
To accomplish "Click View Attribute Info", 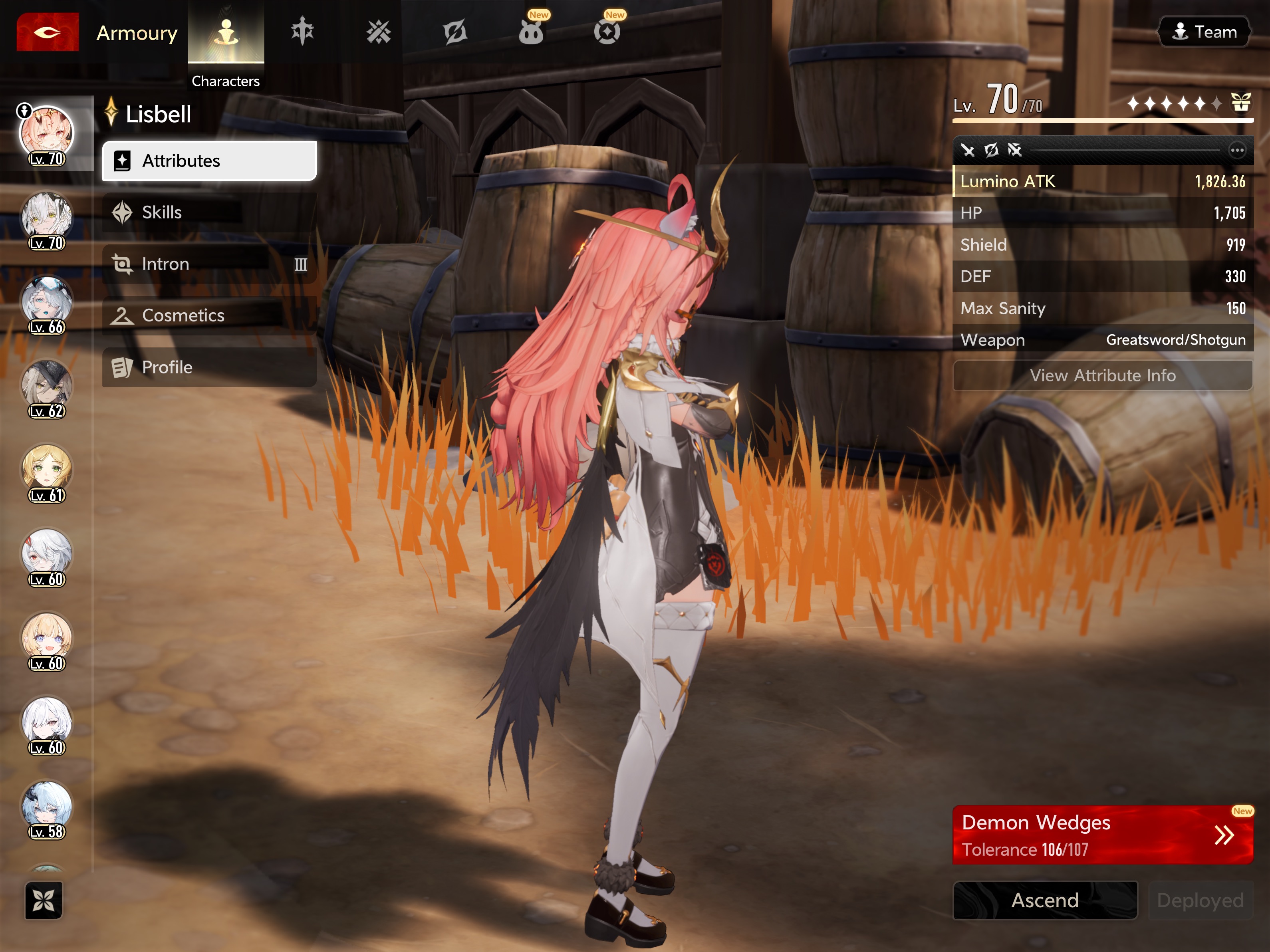I will pyautogui.click(x=1102, y=375).
